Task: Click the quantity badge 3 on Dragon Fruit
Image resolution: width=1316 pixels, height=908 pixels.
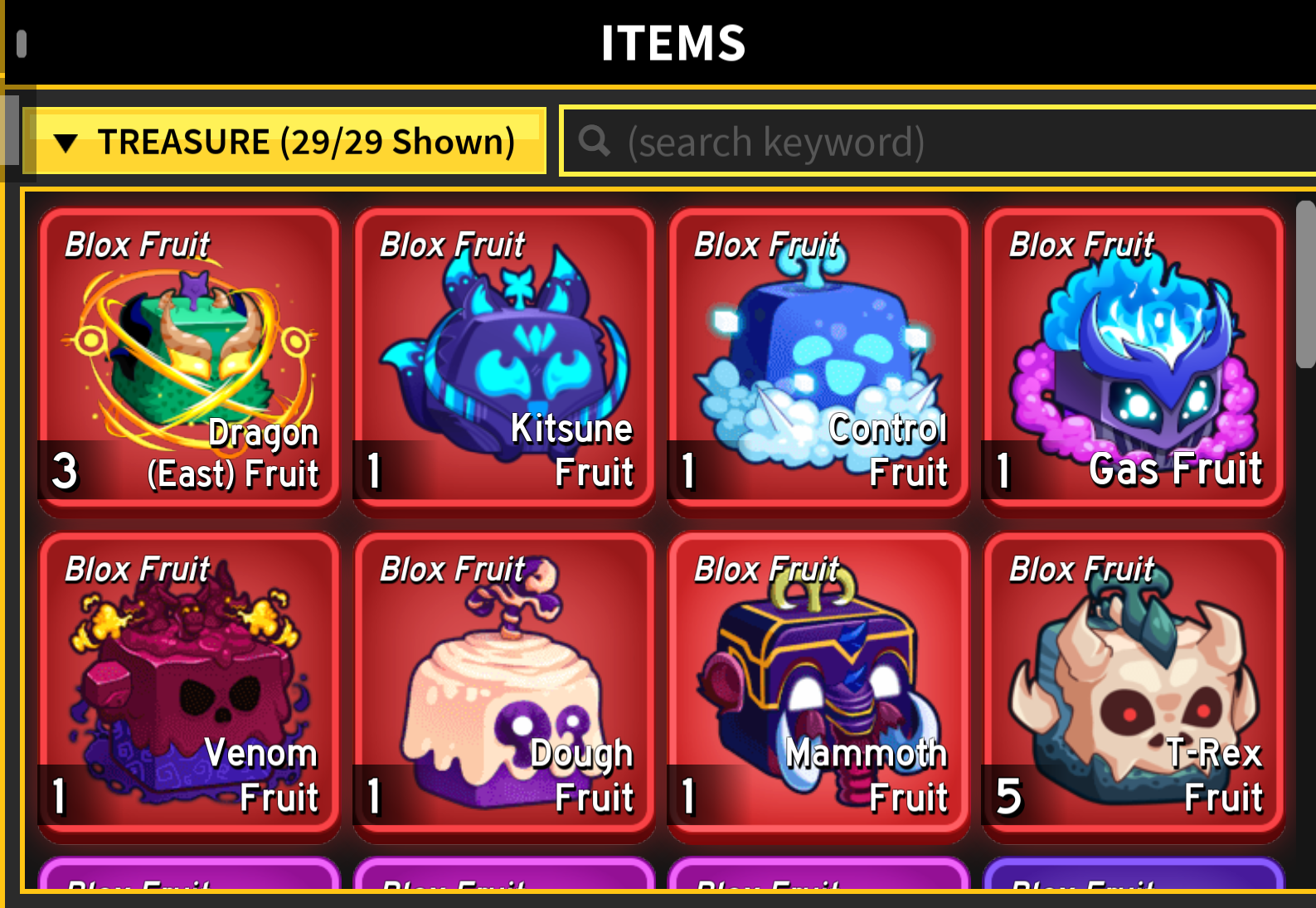Action: tap(65, 473)
